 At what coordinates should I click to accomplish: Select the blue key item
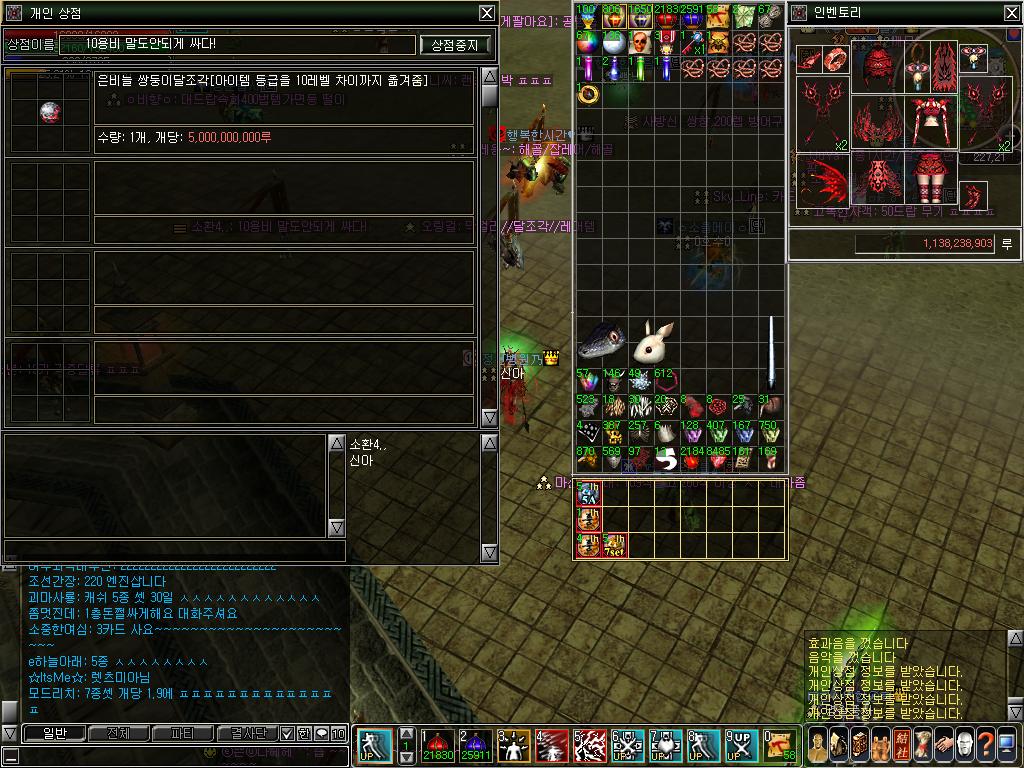691,43
